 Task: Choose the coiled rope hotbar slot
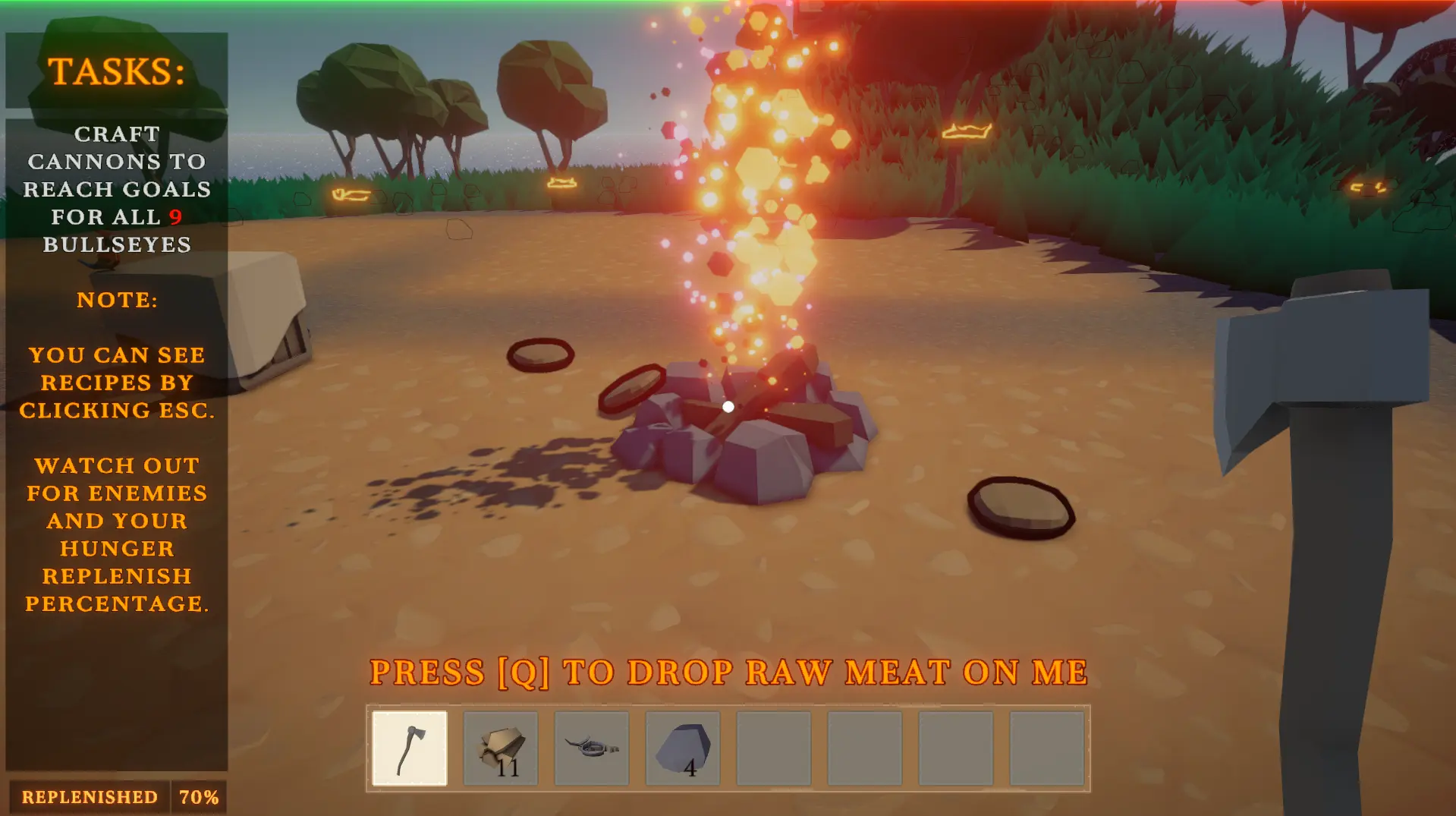tap(592, 748)
